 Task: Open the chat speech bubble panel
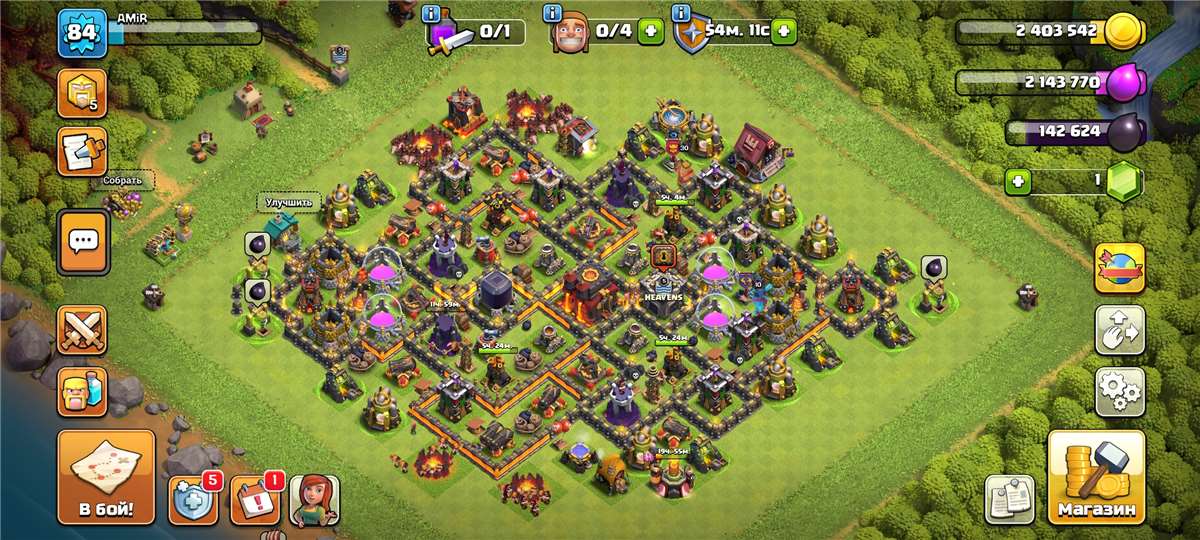coord(83,241)
